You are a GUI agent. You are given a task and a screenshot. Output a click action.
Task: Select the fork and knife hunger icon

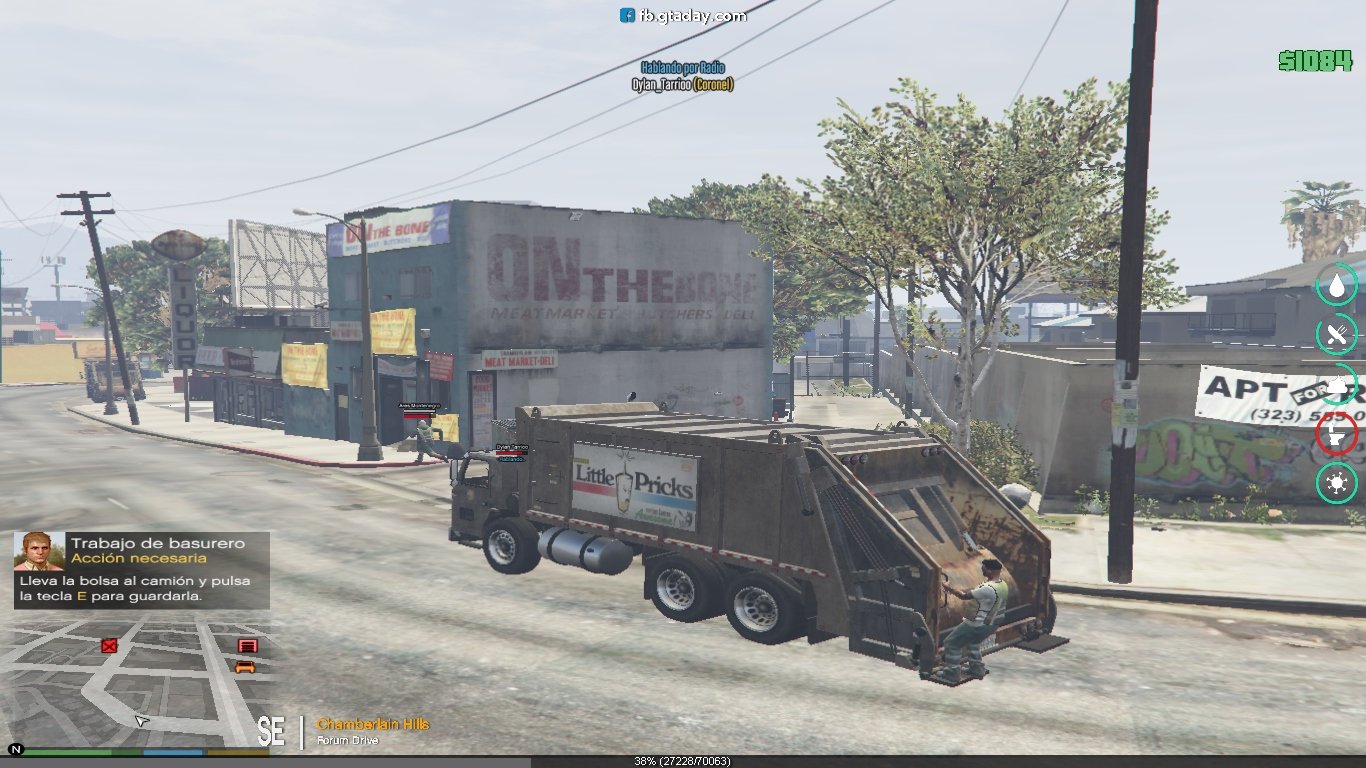click(x=1337, y=334)
